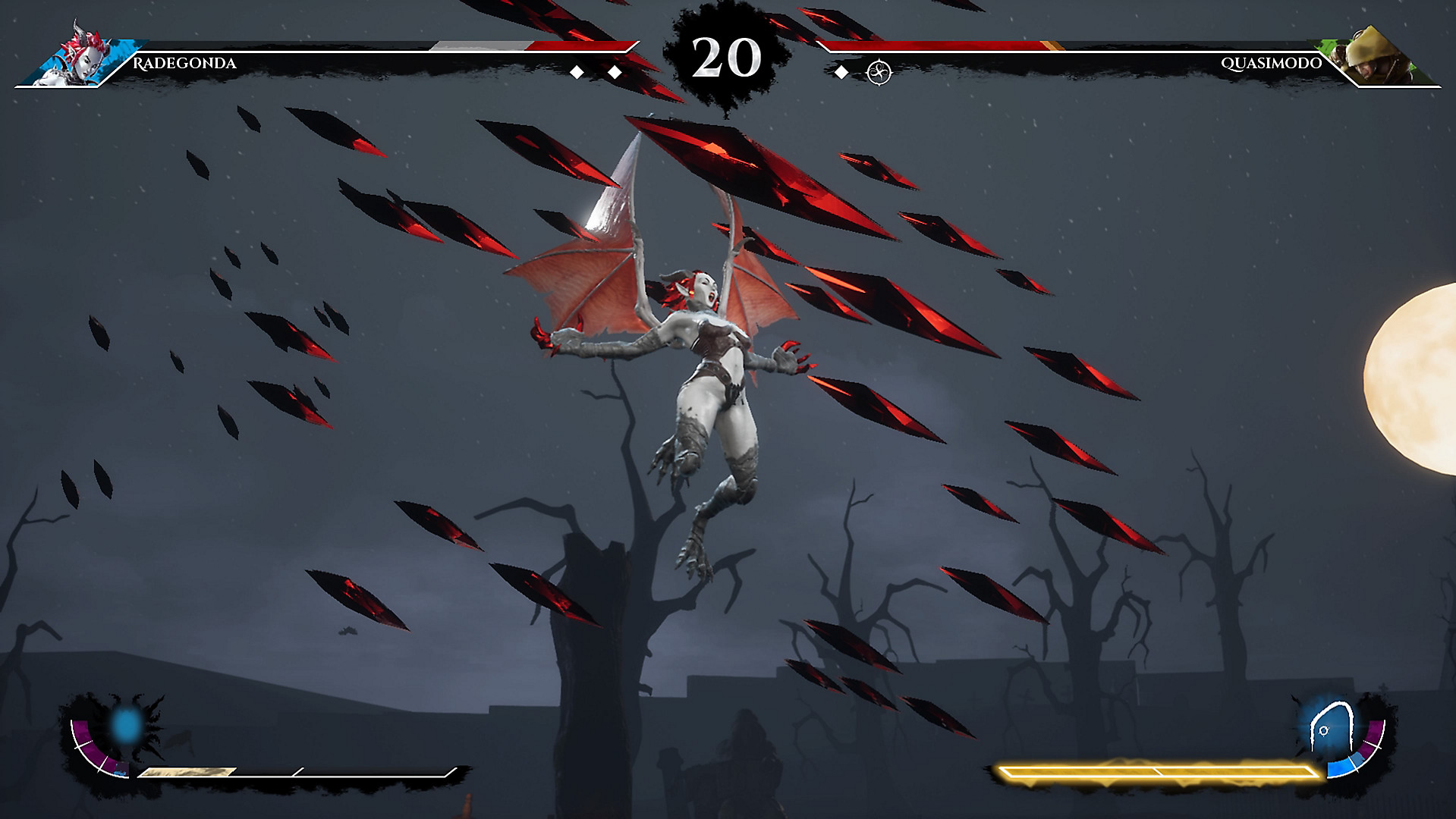Toggle Radegonda's first round-win diamond pip
Viewport: 1456px width, 819px height.
(577, 73)
